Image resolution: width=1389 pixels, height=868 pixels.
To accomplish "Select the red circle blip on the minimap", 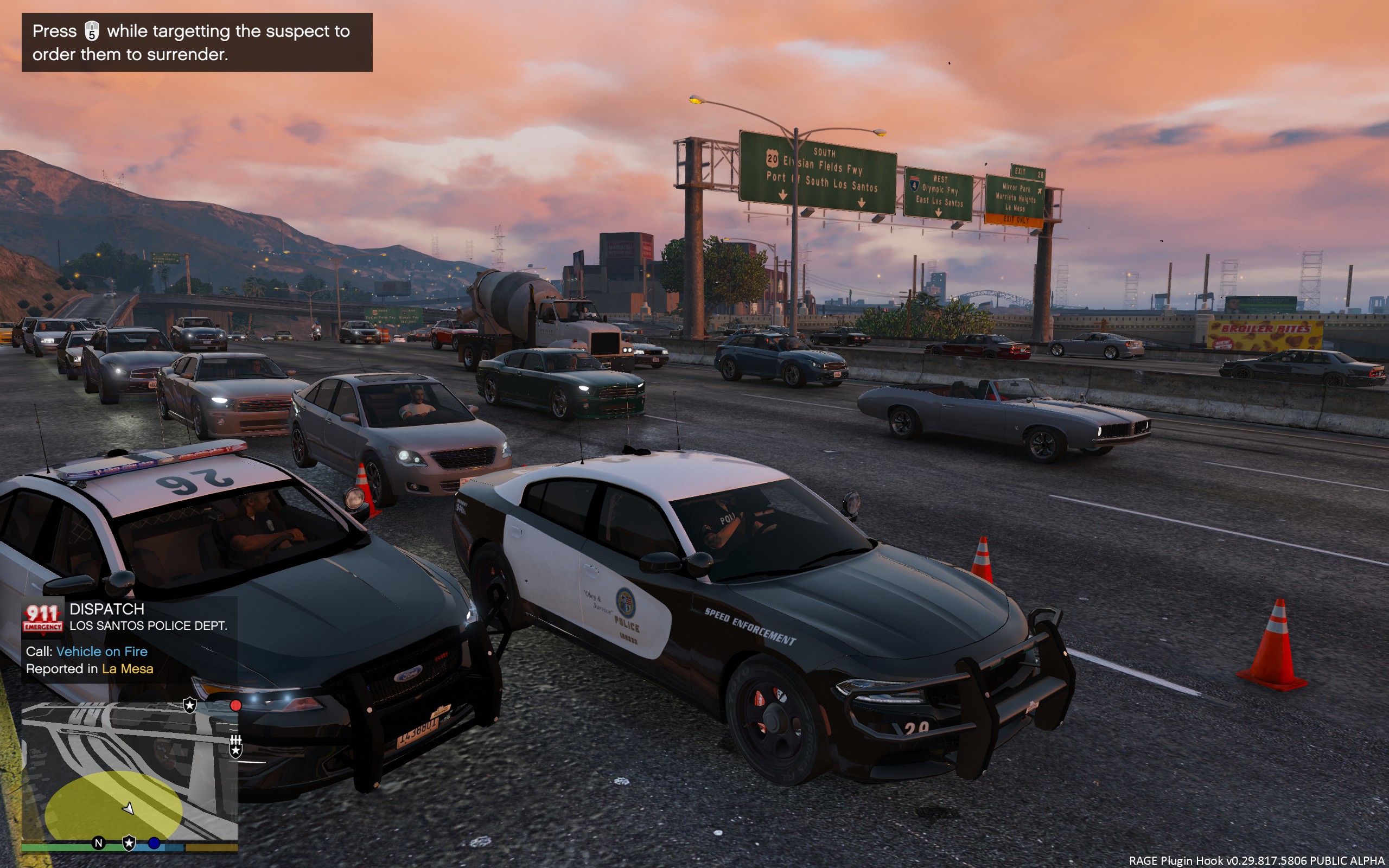I will point(235,706).
